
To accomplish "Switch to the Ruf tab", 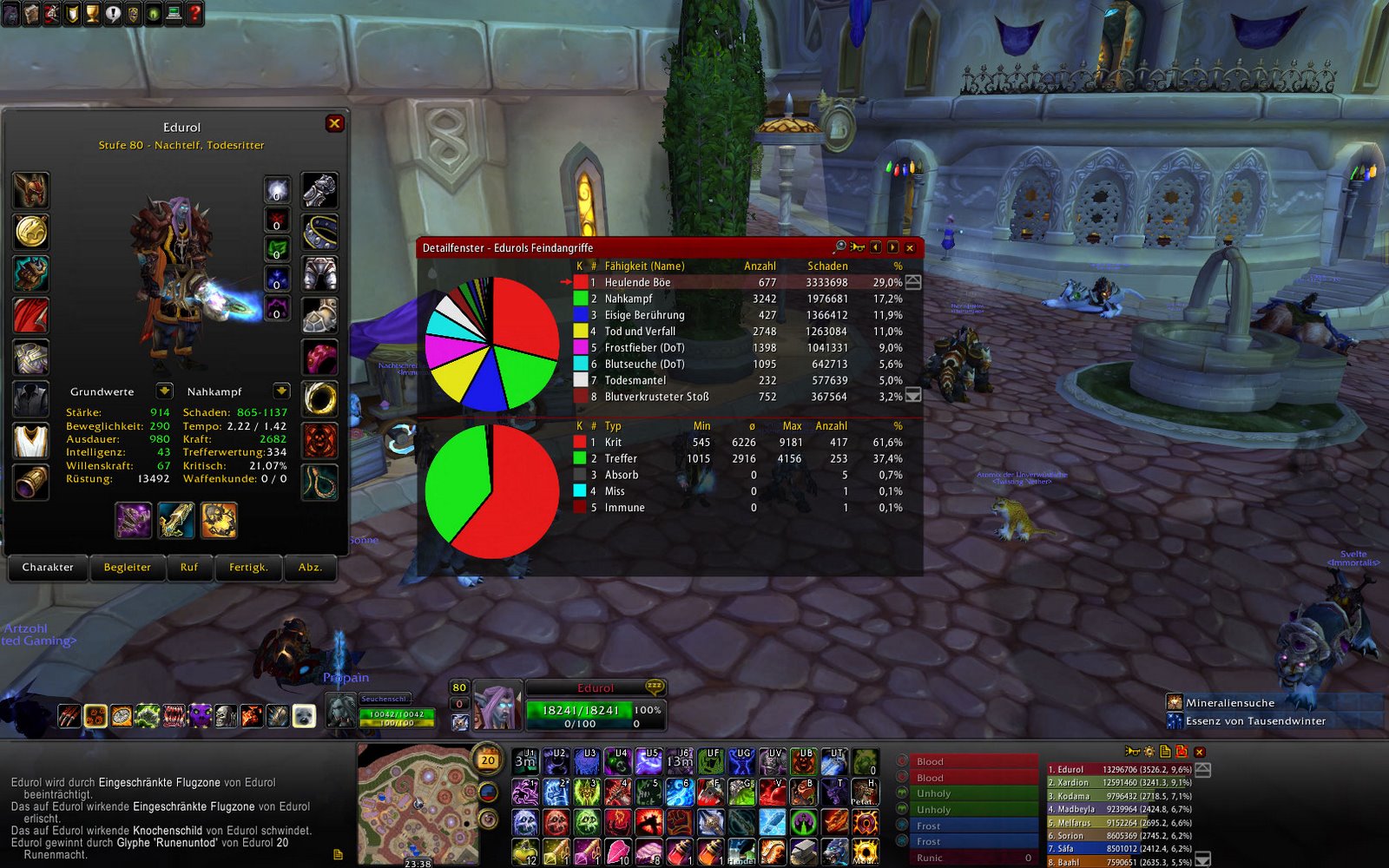I will (x=189, y=569).
